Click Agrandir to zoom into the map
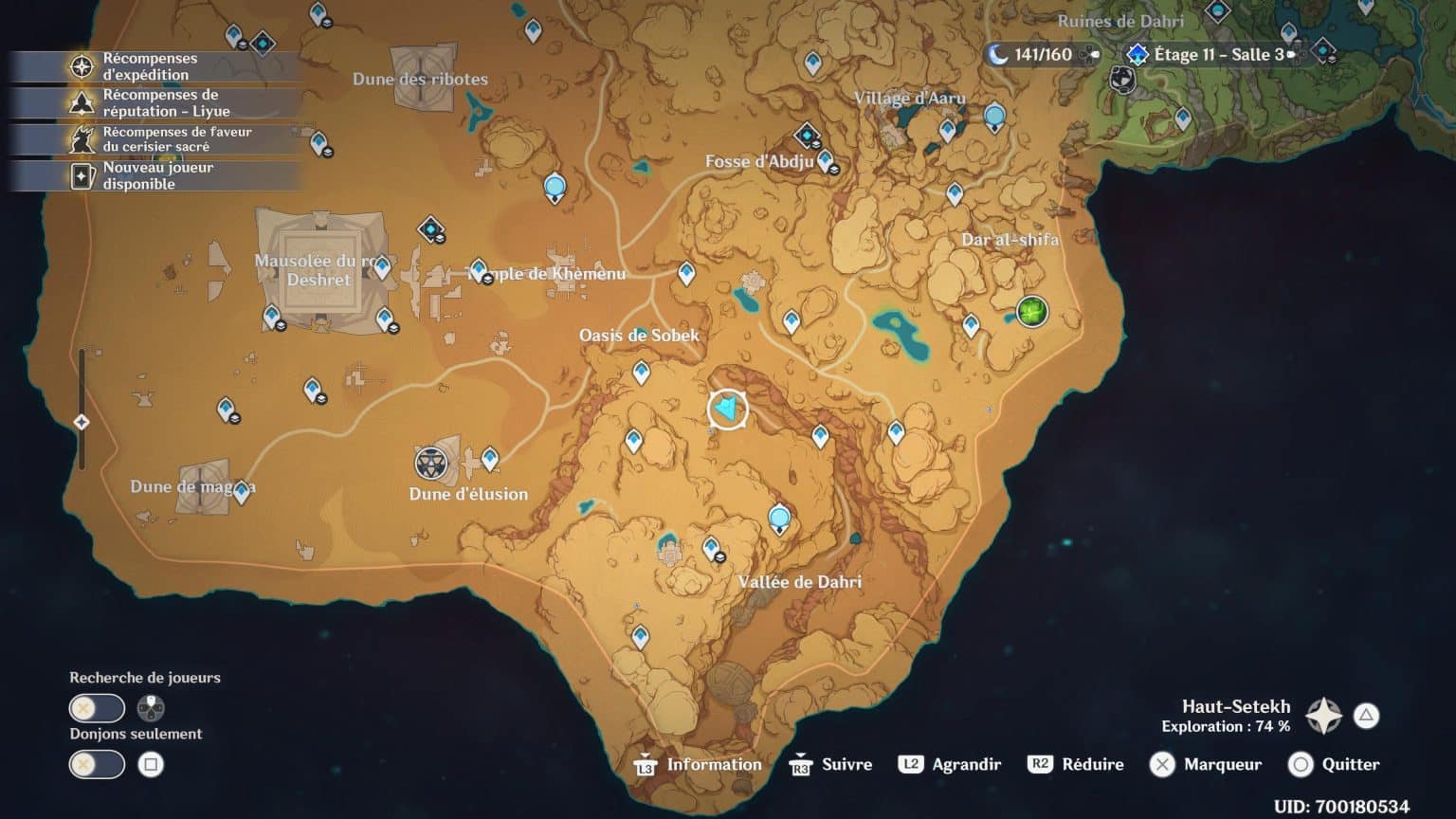The image size is (1456, 819). click(x=951, y=764)
